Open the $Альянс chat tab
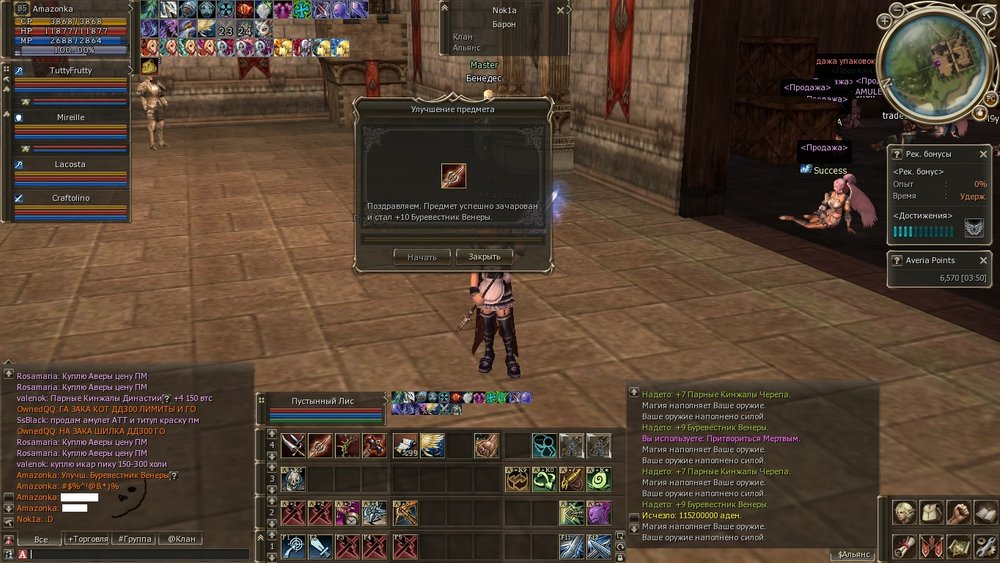Screen dimensions: 1000x563 (851, 554)
